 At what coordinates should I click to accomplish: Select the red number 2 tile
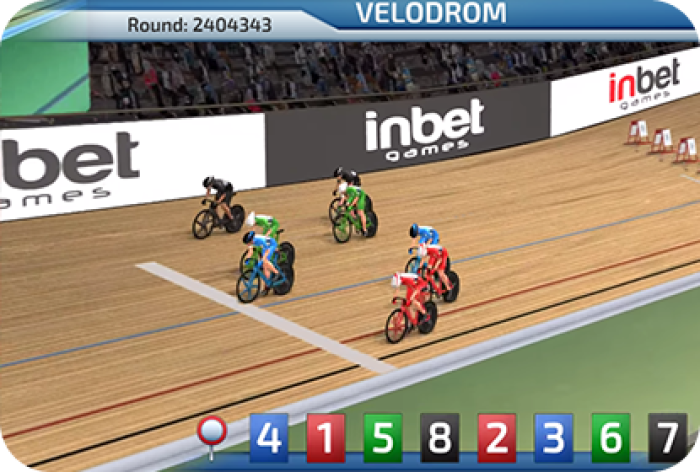click(x=497, y=437)
